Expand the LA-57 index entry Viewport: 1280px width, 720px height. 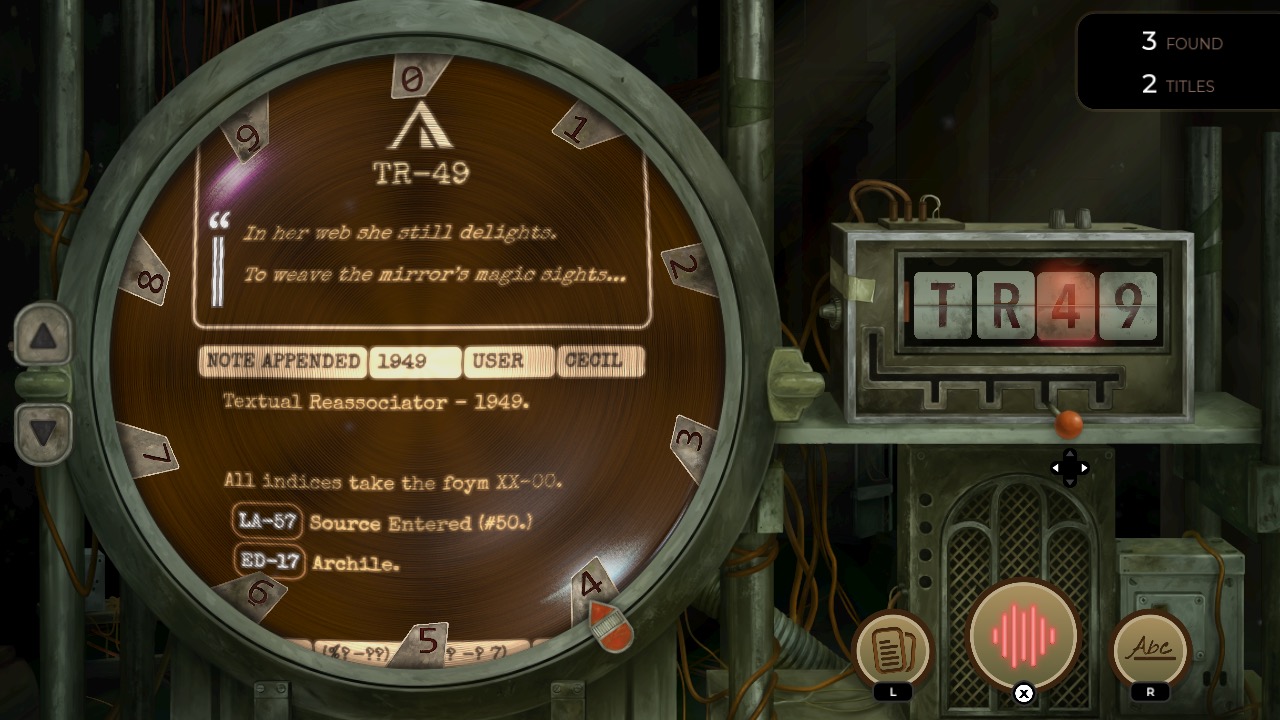pyautogui.click(x=267, y=521)
